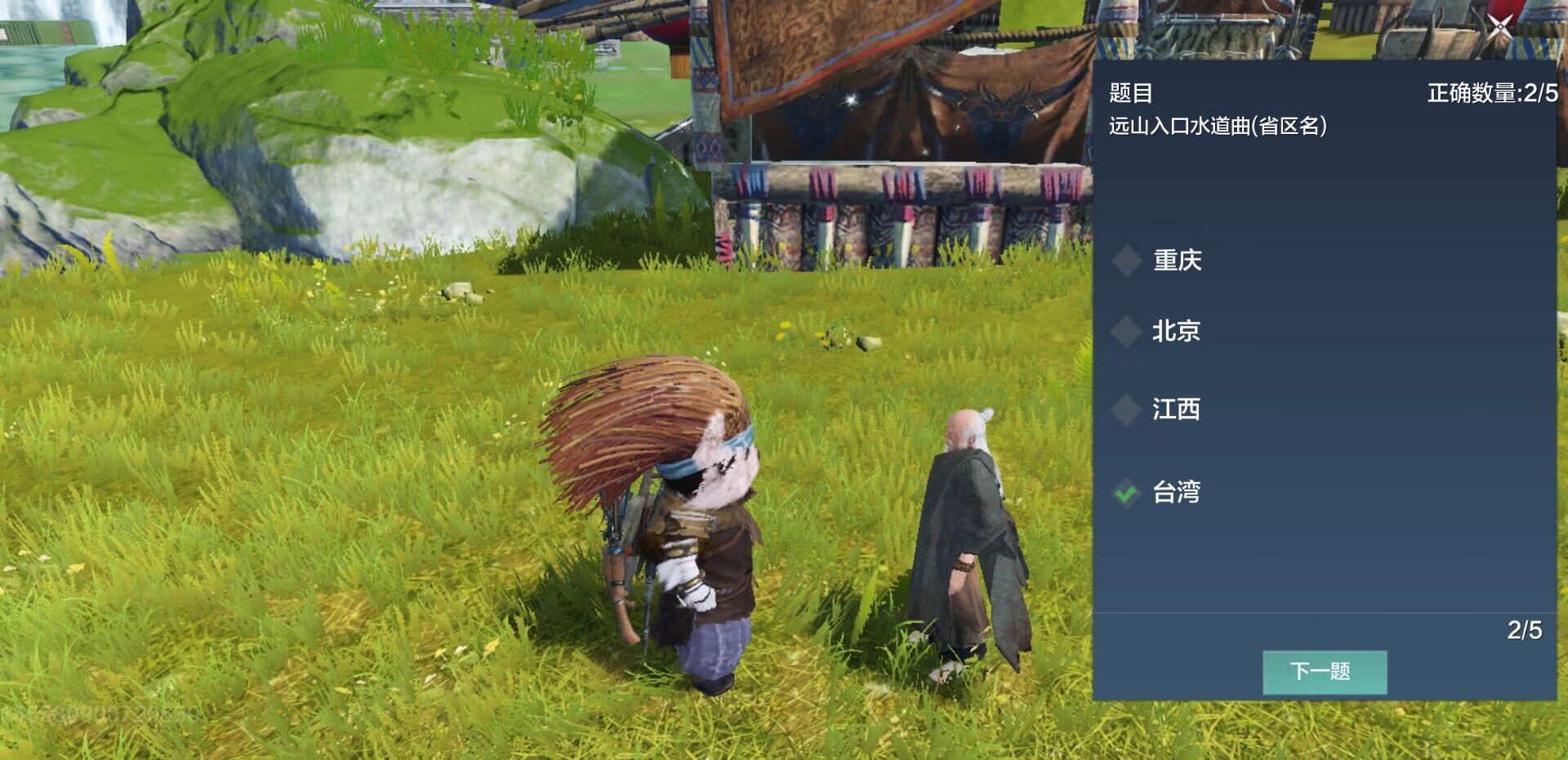The image size is (1568, 760).
Task: Select the checked 台湾 answer
Action: tap(1175, 492)
